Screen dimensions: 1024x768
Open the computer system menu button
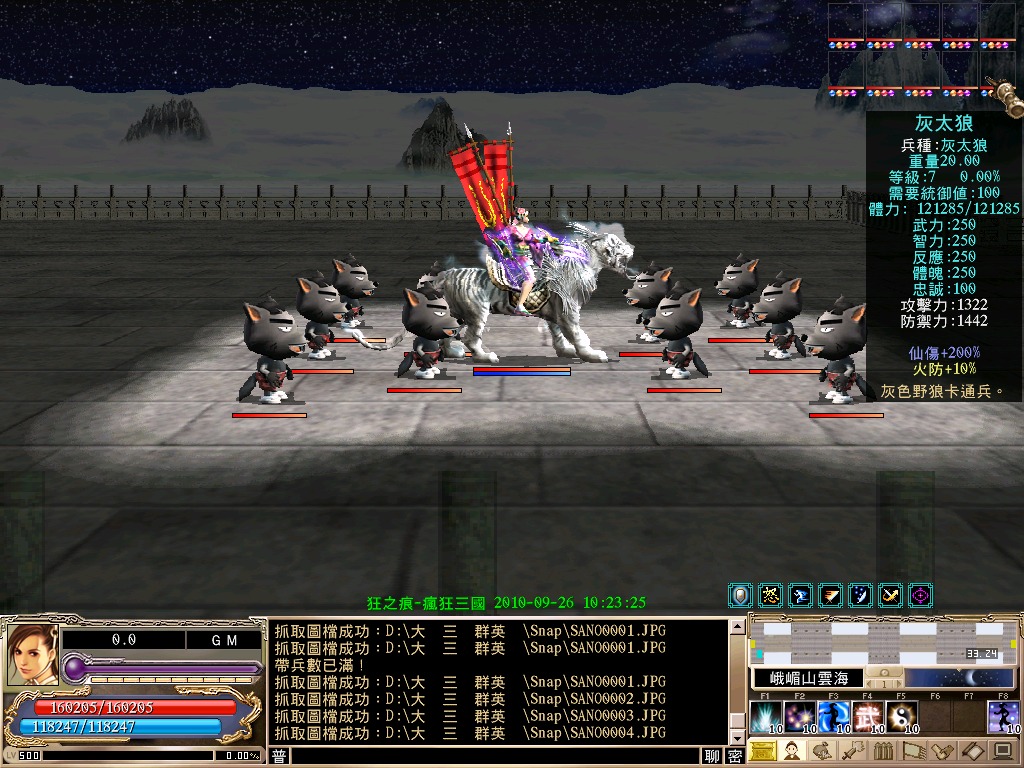[x=1002, y=751]
